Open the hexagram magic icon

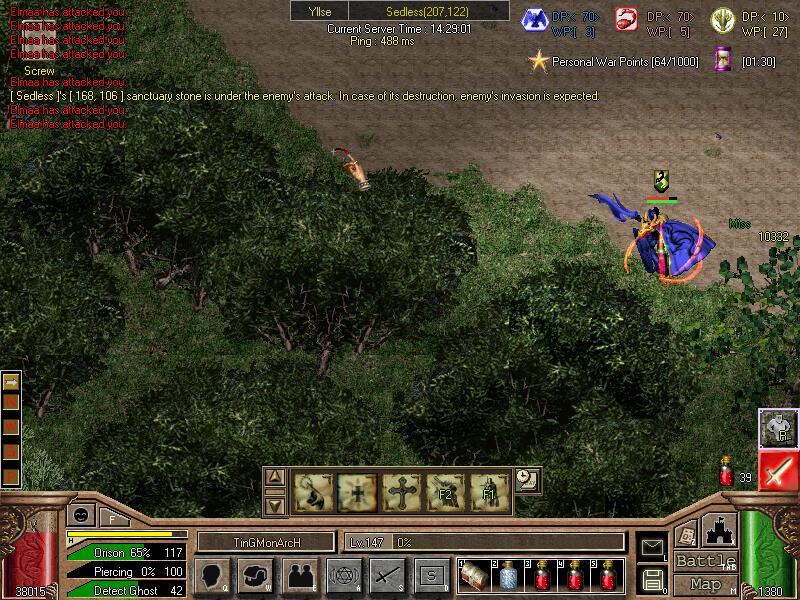(x=342, y=576)
